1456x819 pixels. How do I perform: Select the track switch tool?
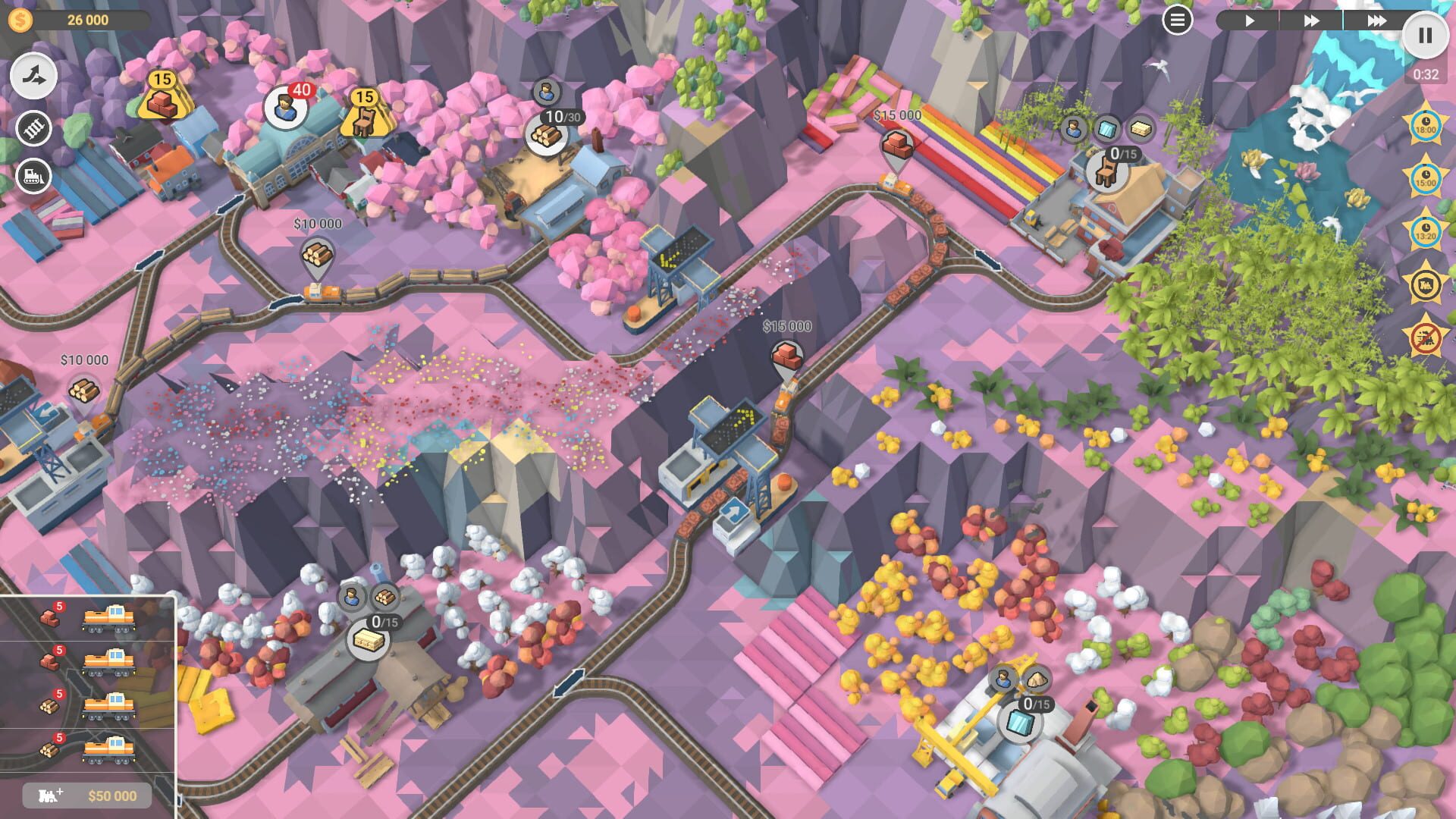(34, 75)
